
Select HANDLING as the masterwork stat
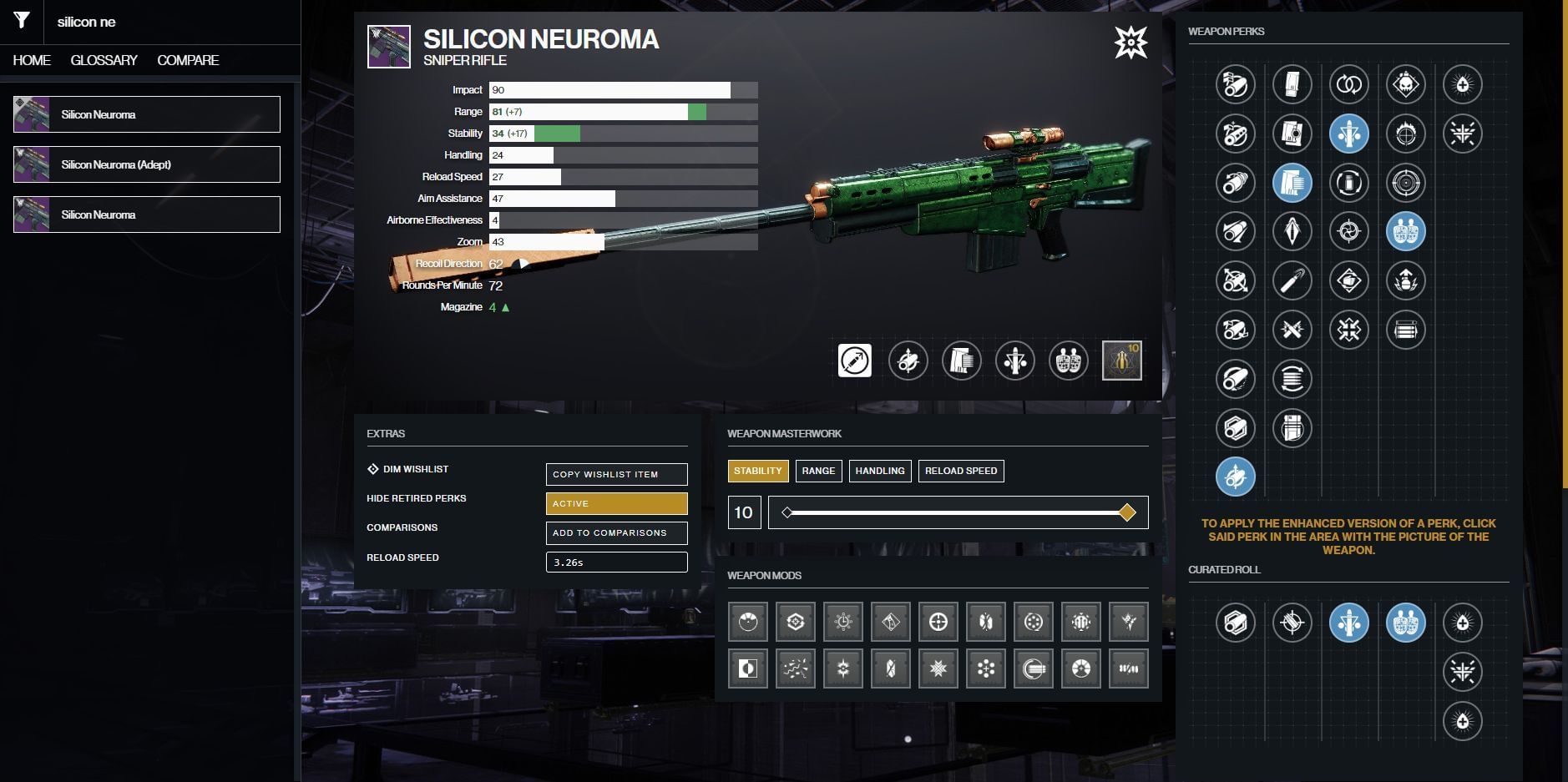[882, 471]
